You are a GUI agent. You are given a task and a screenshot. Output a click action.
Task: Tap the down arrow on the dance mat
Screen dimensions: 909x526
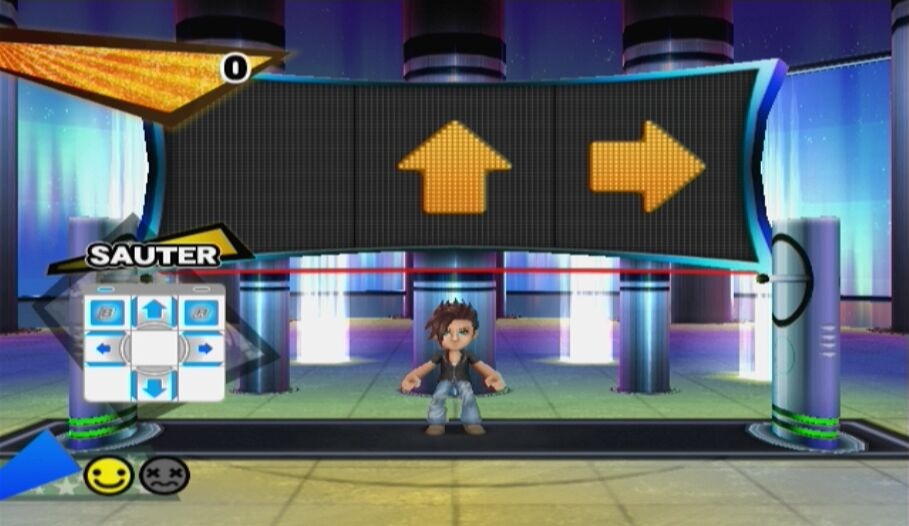pyautogui.click(x=153, y=385)
